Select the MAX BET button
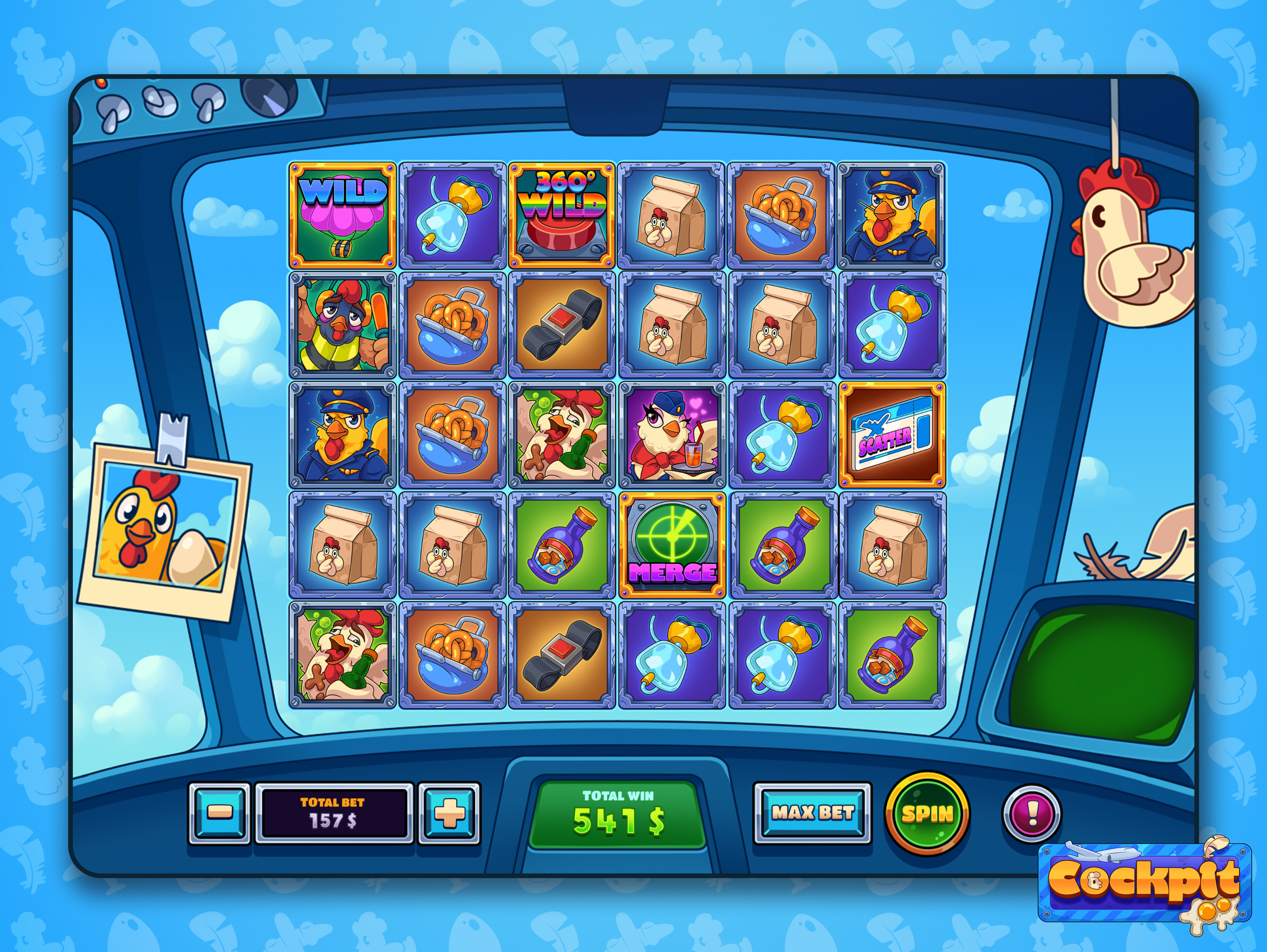 click(812, 813)
